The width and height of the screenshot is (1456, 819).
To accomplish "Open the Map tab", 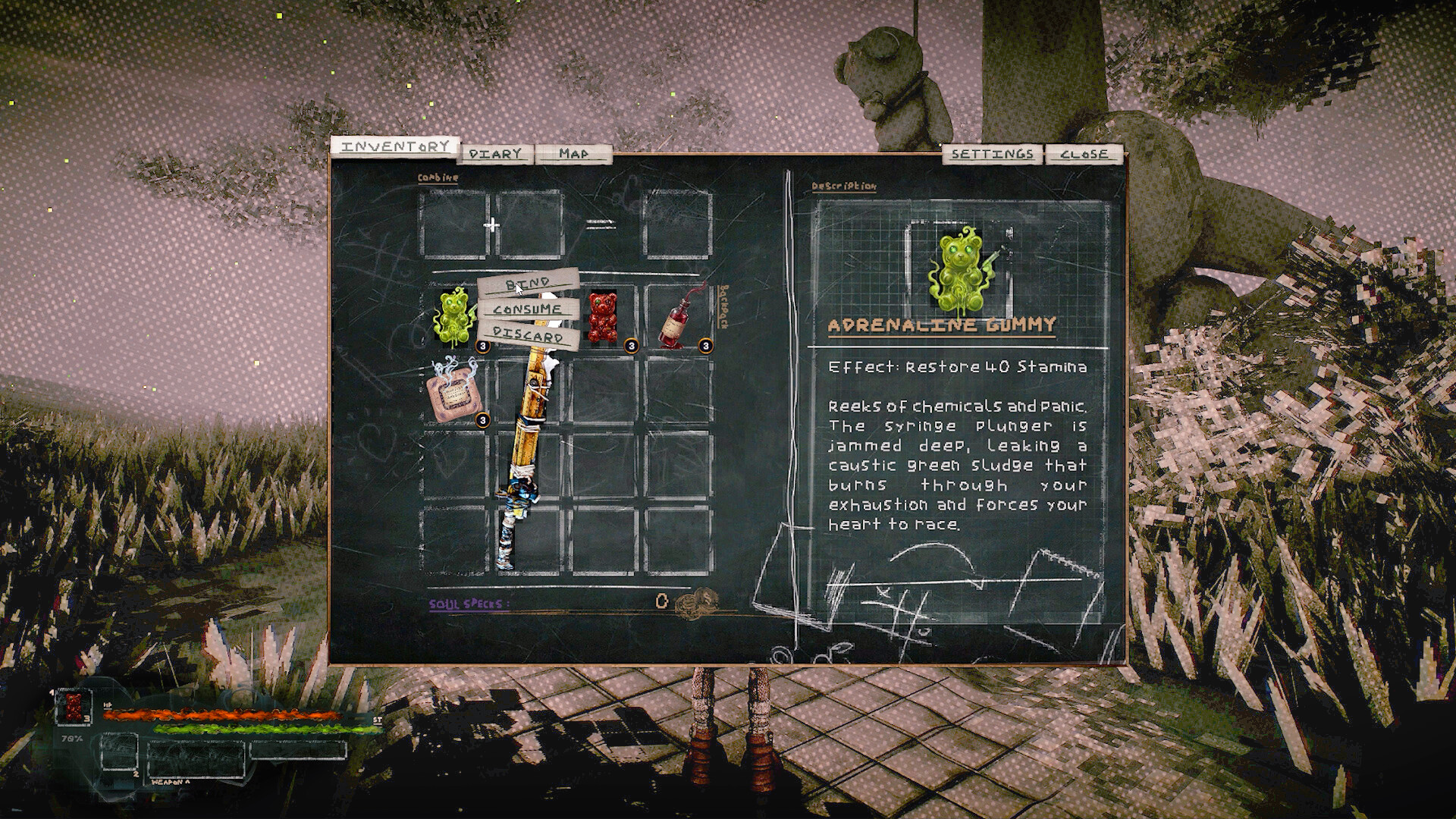I will [x=574, y=152].
